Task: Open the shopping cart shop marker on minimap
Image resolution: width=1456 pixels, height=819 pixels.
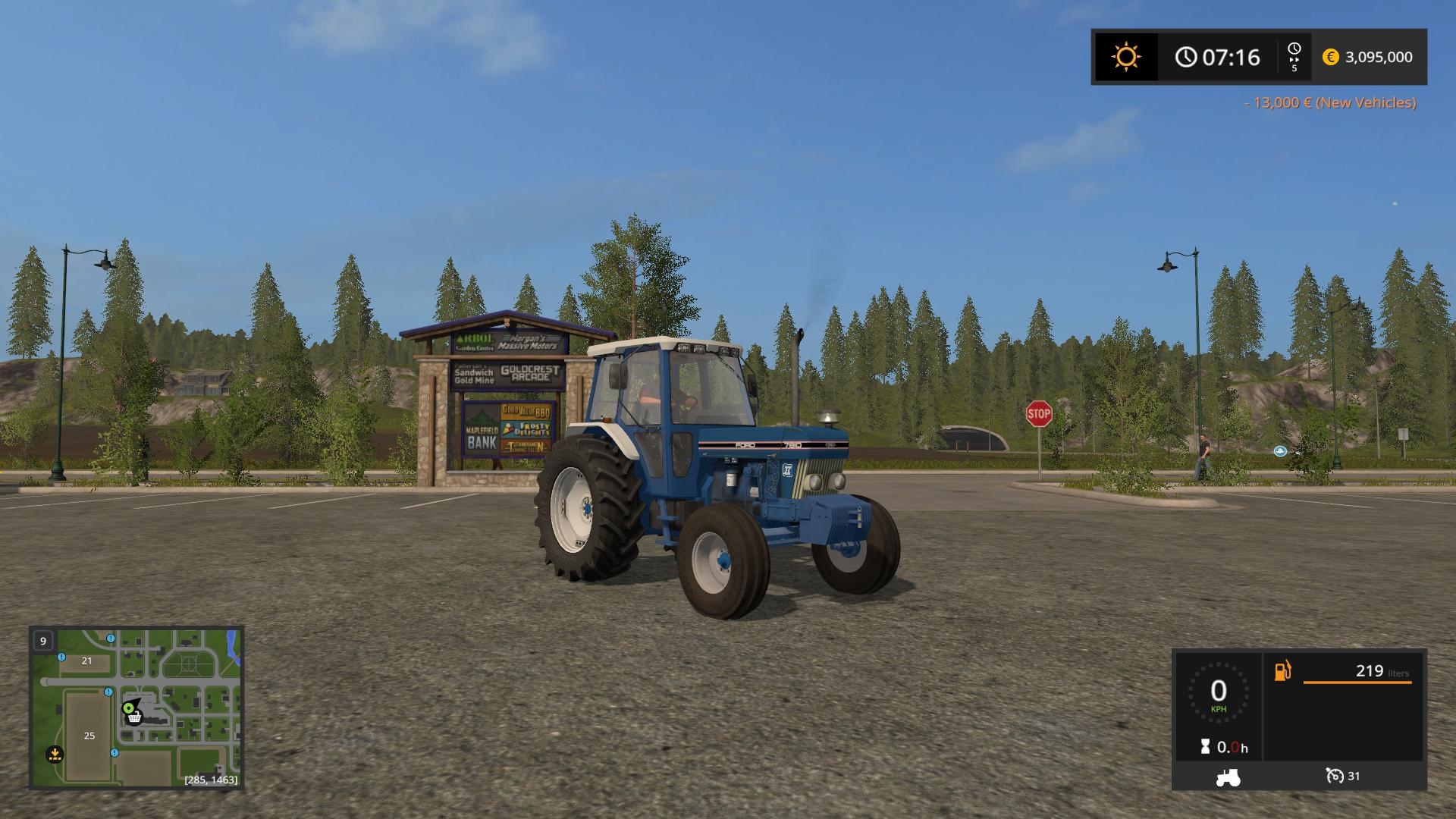Action: [135, 718]
